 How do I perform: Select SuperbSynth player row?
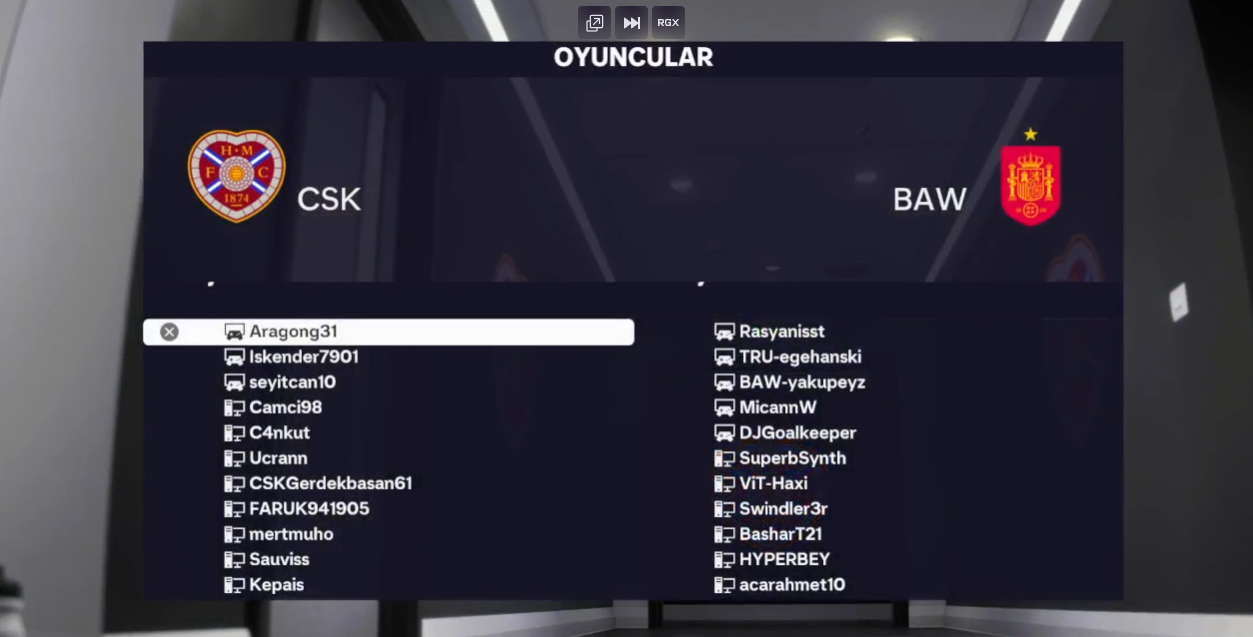click(x=792, y=458)
